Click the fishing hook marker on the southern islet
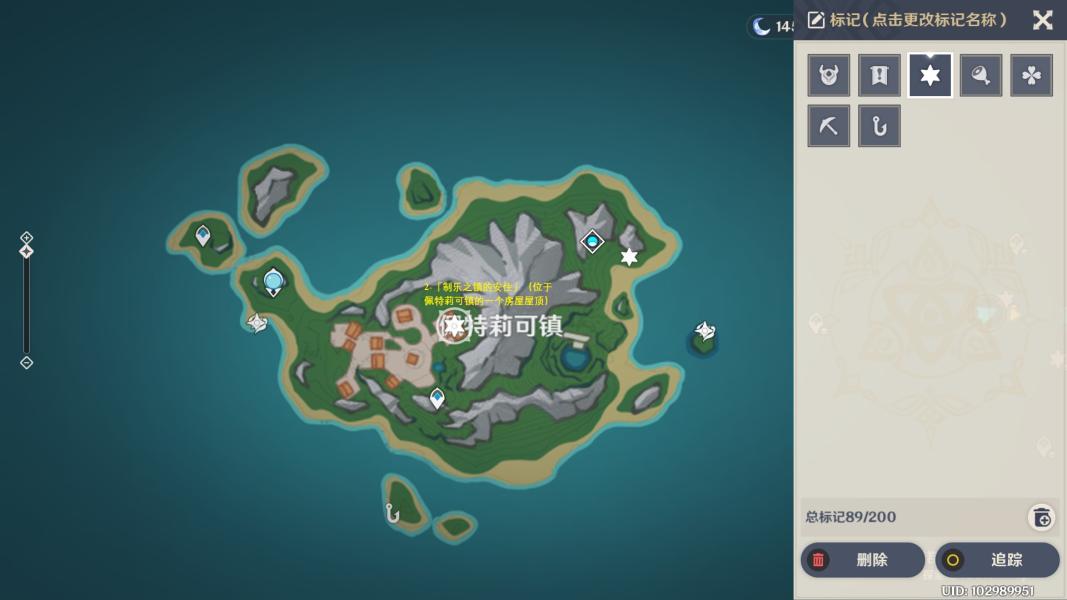The image size is (1067, 600). 393,514
